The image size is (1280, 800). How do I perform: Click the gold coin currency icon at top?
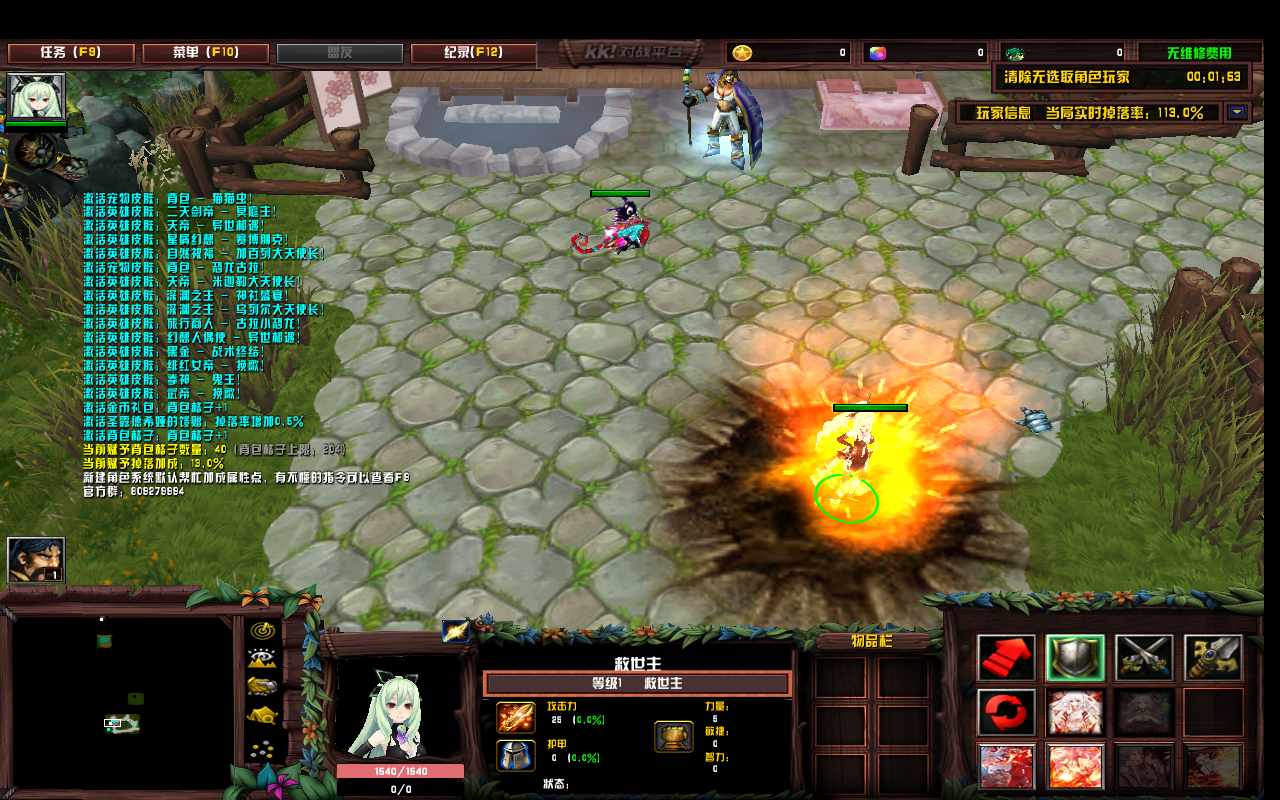(741, 52)
